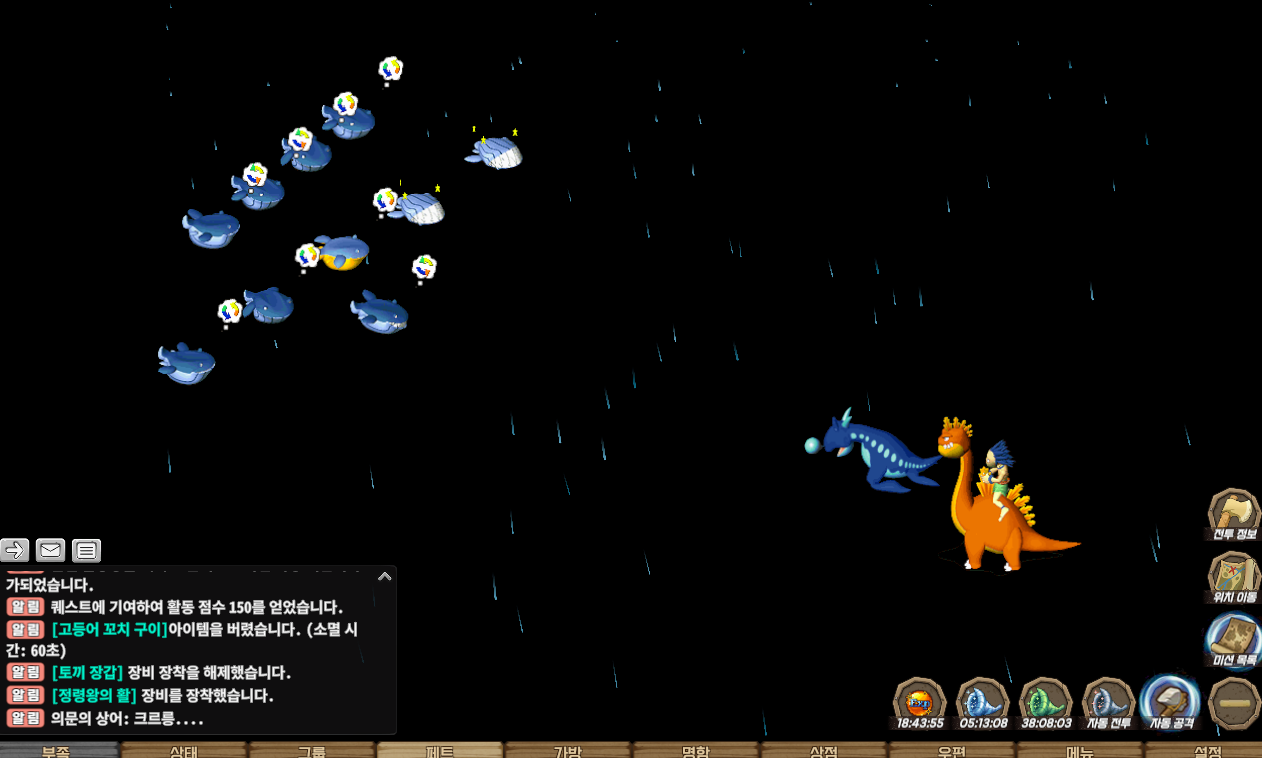Open the 페트 pet tab

440,750
